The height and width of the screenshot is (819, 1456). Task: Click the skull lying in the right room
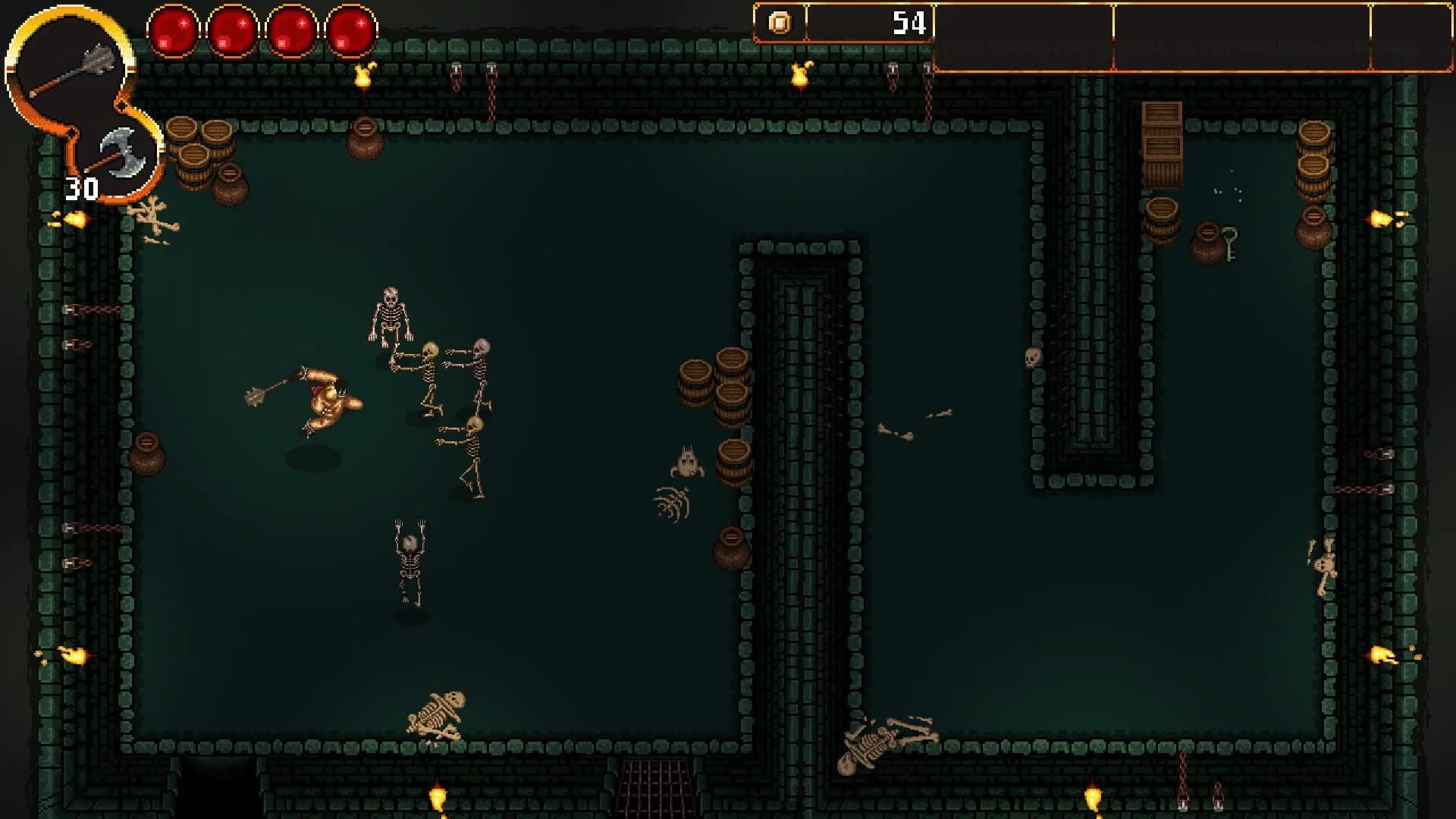point(1033,356)
